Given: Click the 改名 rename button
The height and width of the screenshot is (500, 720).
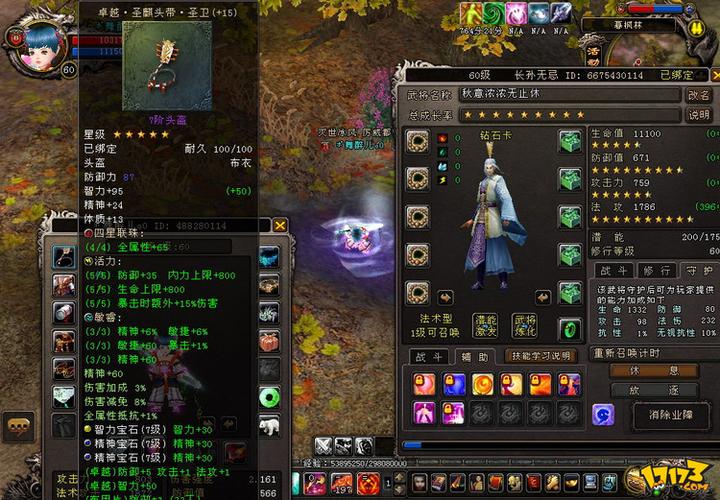Looking at the screenshot, I should [699, 94].
